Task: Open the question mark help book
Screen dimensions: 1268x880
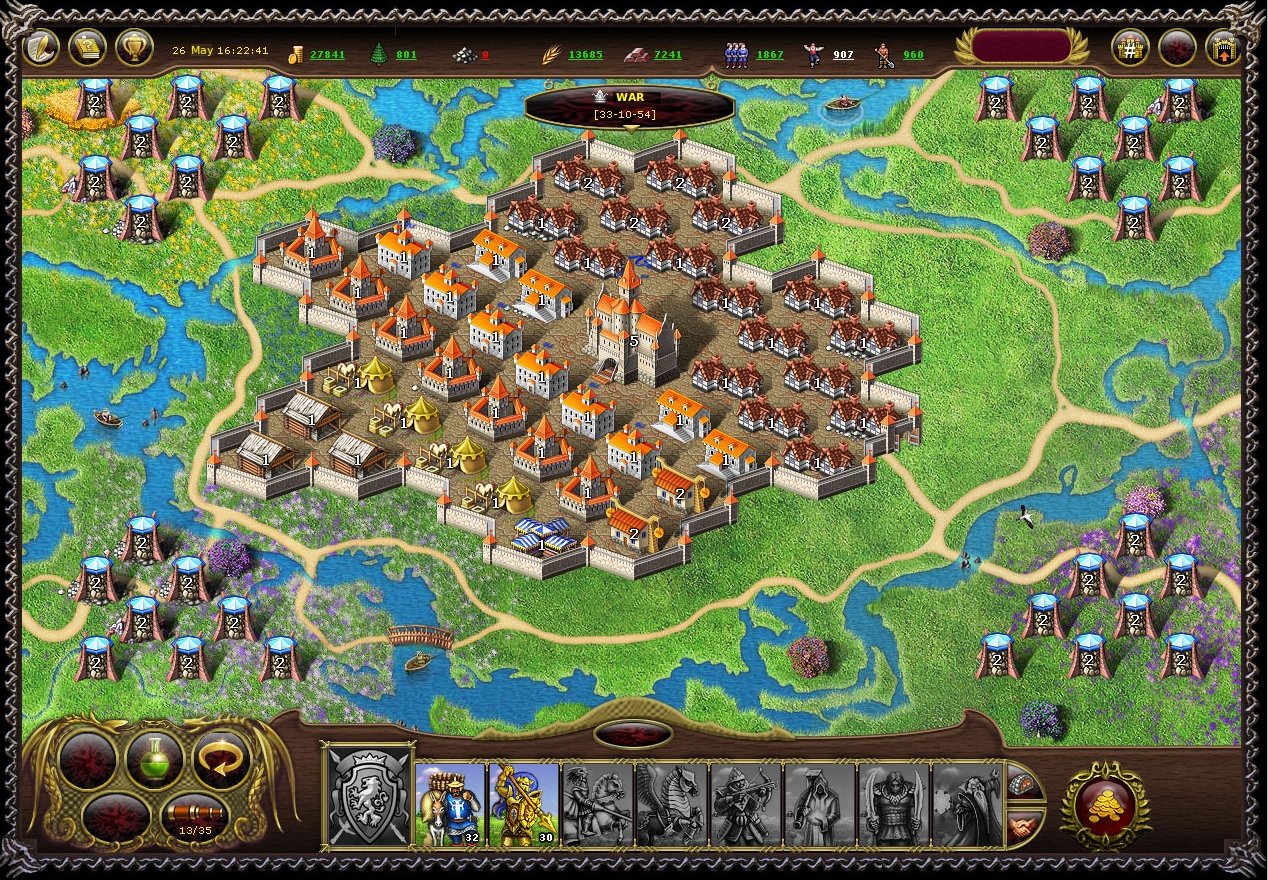Action: click(88, 47)
